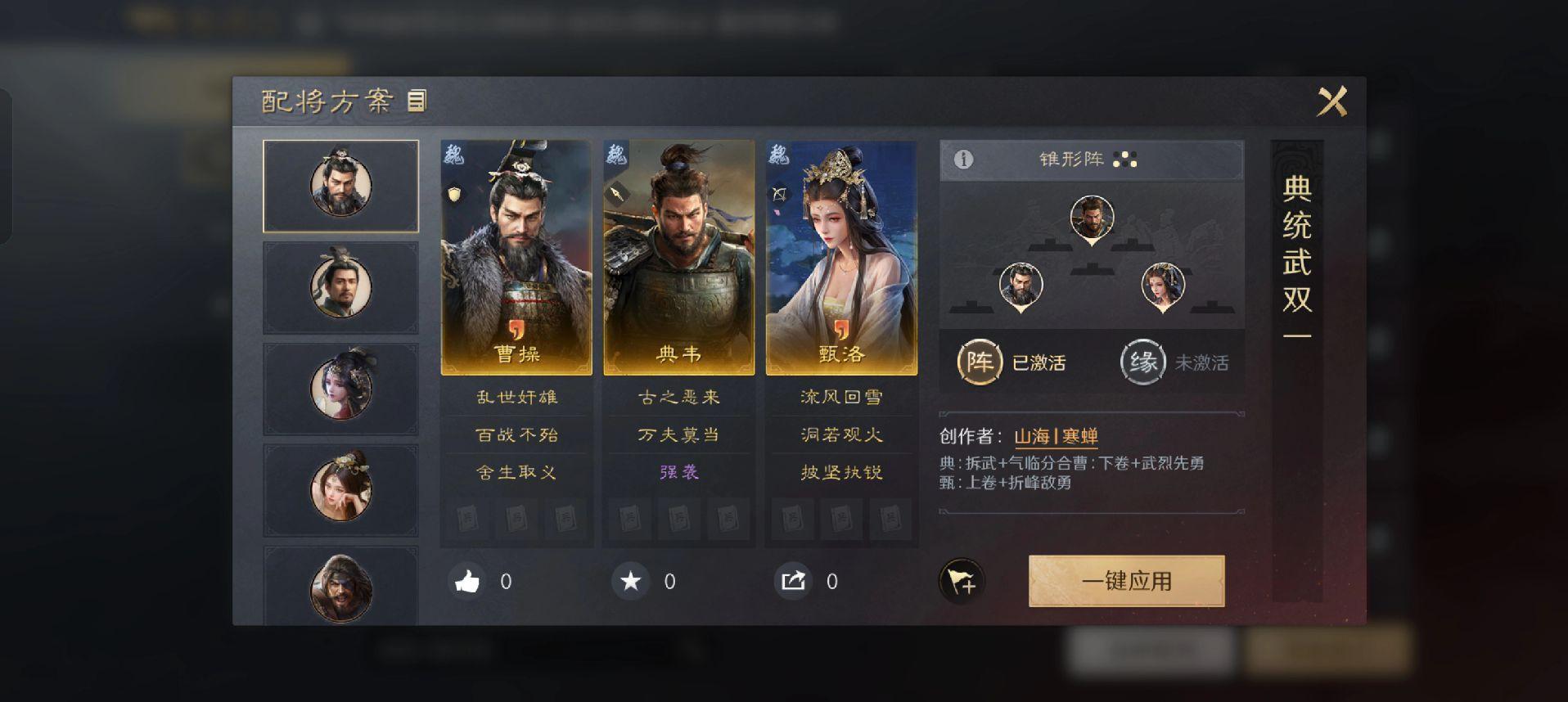The image size is (1568, 702).
Task: Favorite the lineup with star icon
Action: [631, 582]
